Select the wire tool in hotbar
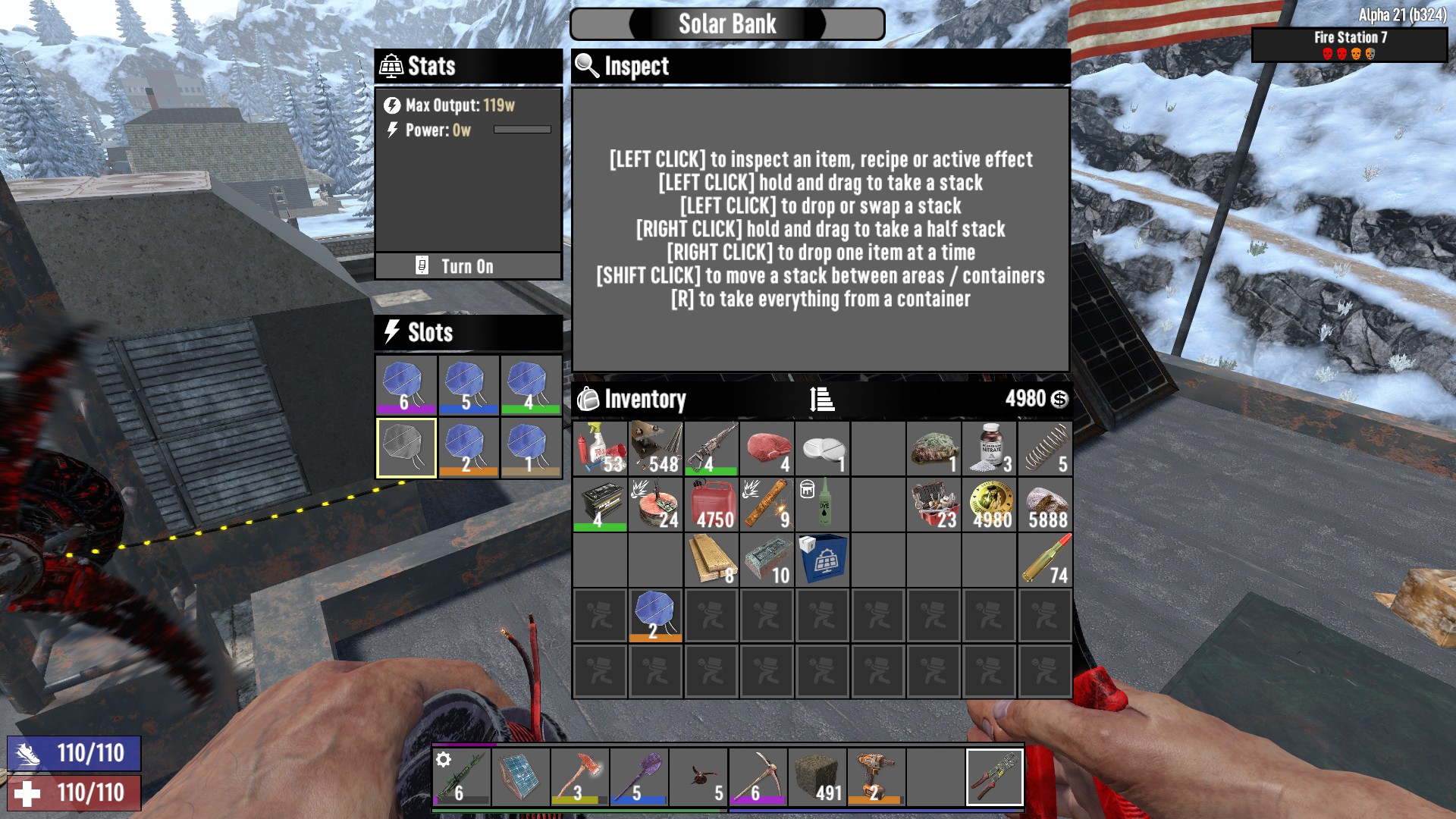The image size is (1456, 819). tap(994, 777)
